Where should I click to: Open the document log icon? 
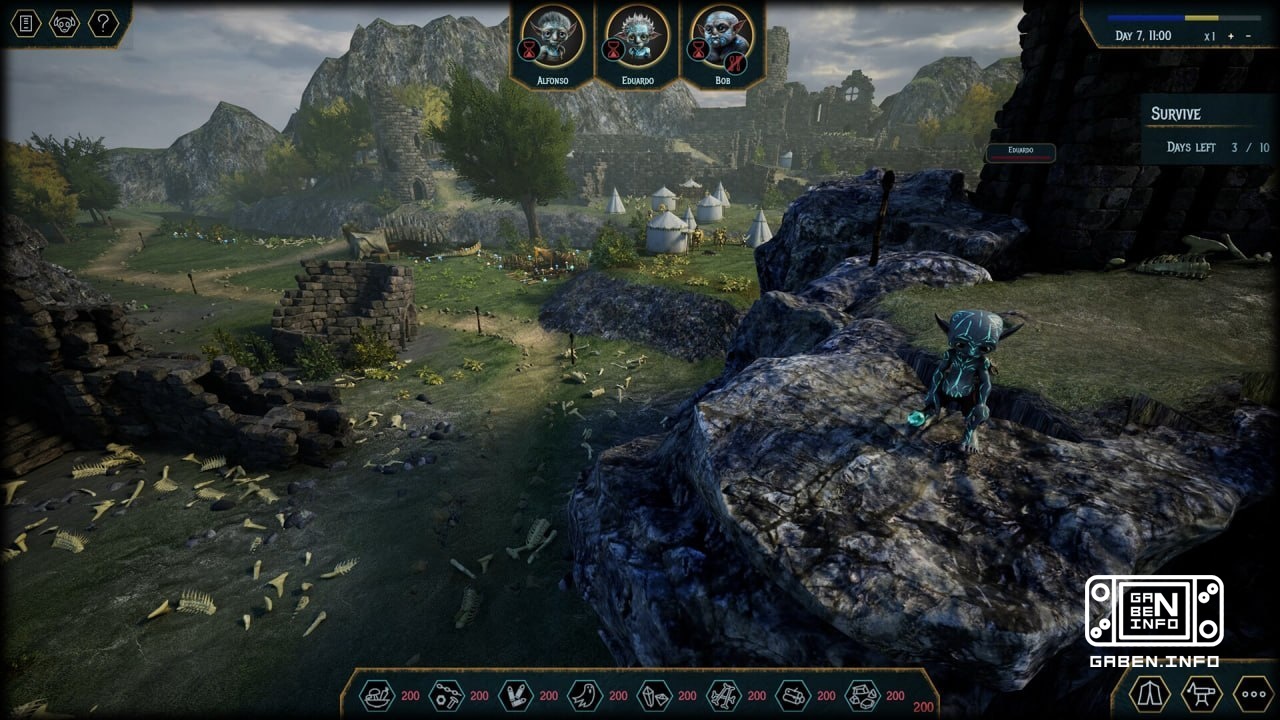26,23
